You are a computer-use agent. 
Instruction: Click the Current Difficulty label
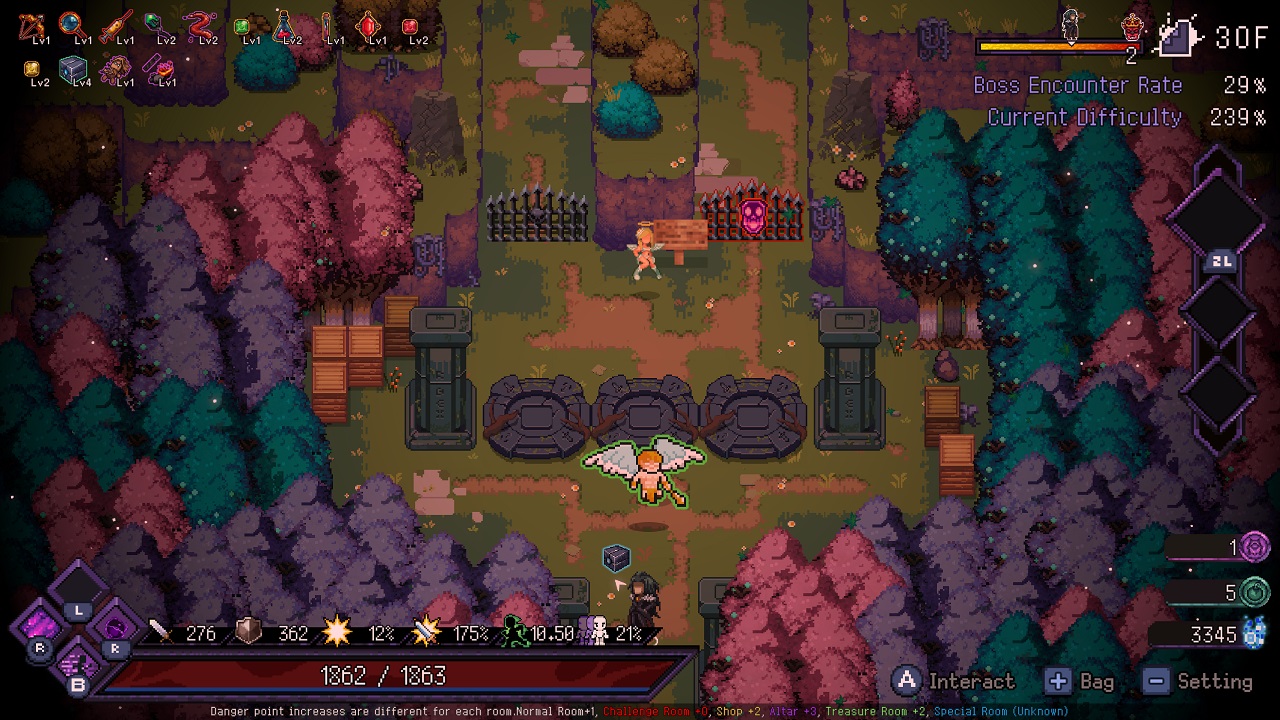1084,117
